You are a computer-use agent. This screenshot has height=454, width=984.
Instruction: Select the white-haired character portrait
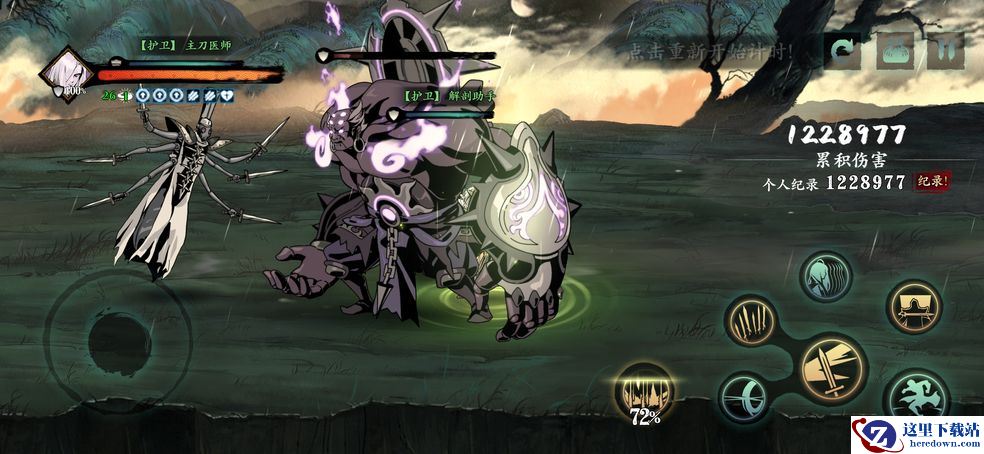pyautogui.click(x=70, y=73)
